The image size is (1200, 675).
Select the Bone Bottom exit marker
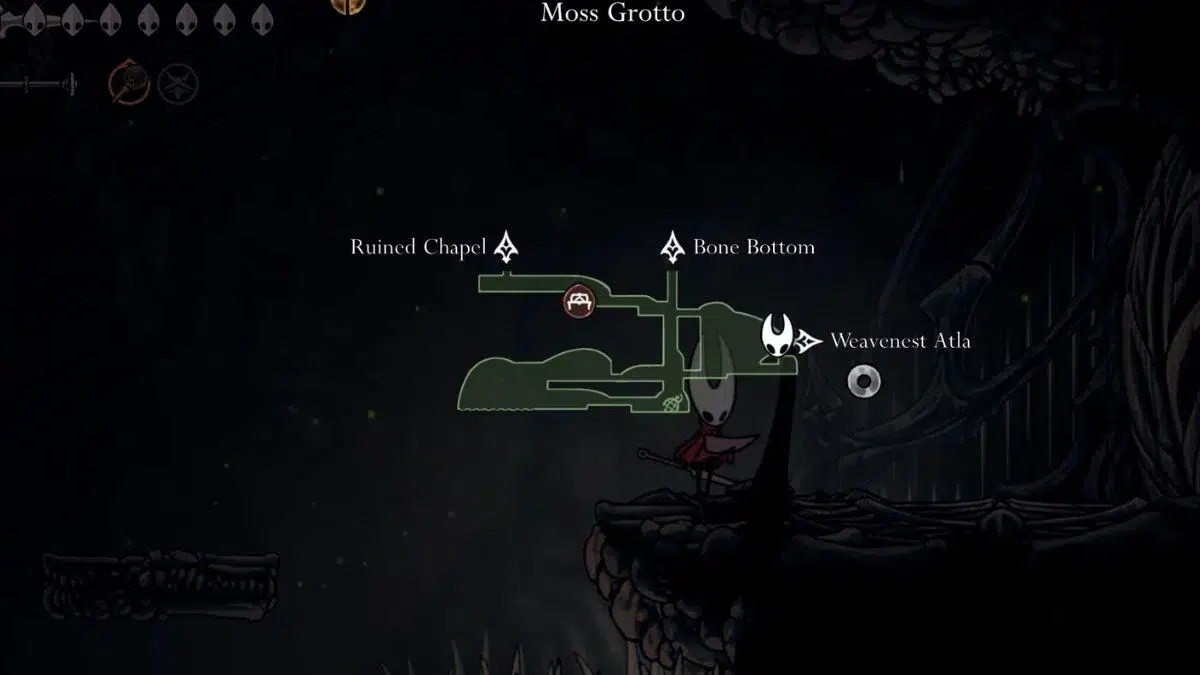click(x=671, y=247)
